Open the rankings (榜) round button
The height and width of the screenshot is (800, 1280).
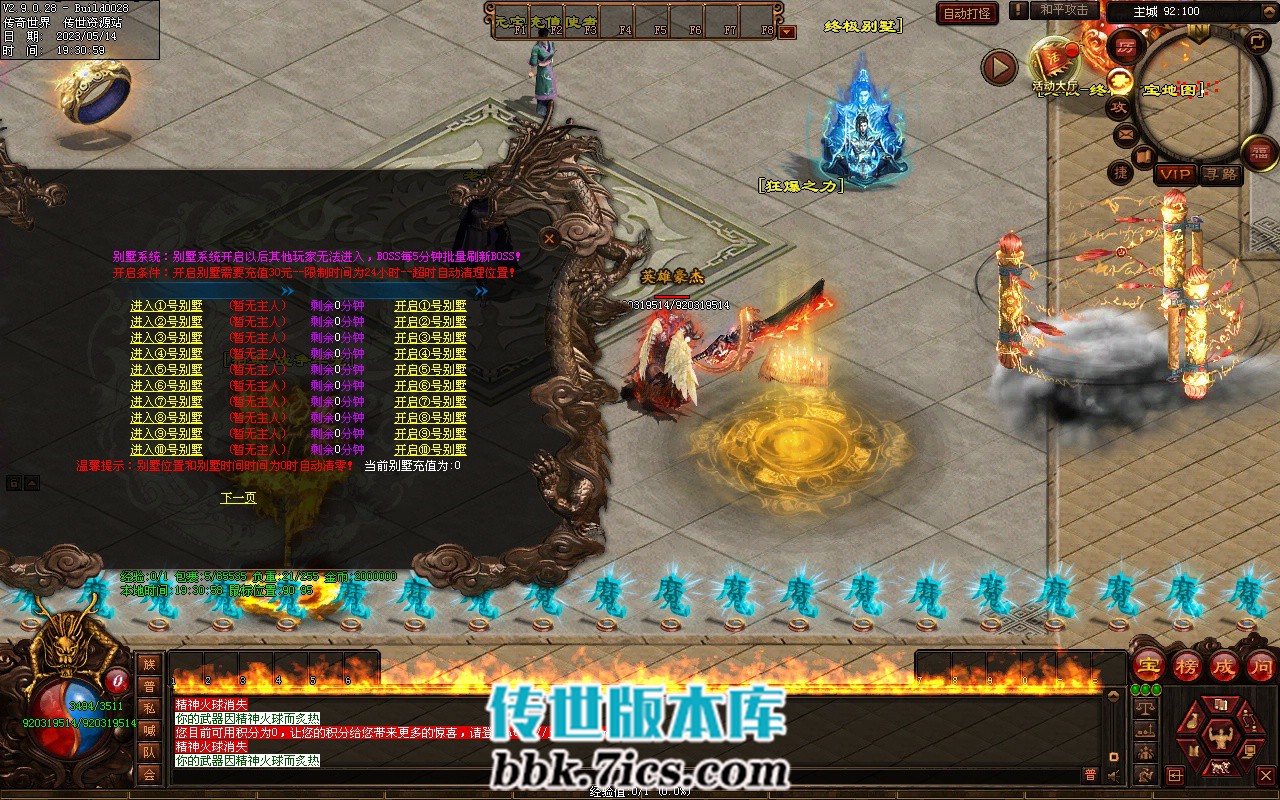click(x=1187, y=665)
